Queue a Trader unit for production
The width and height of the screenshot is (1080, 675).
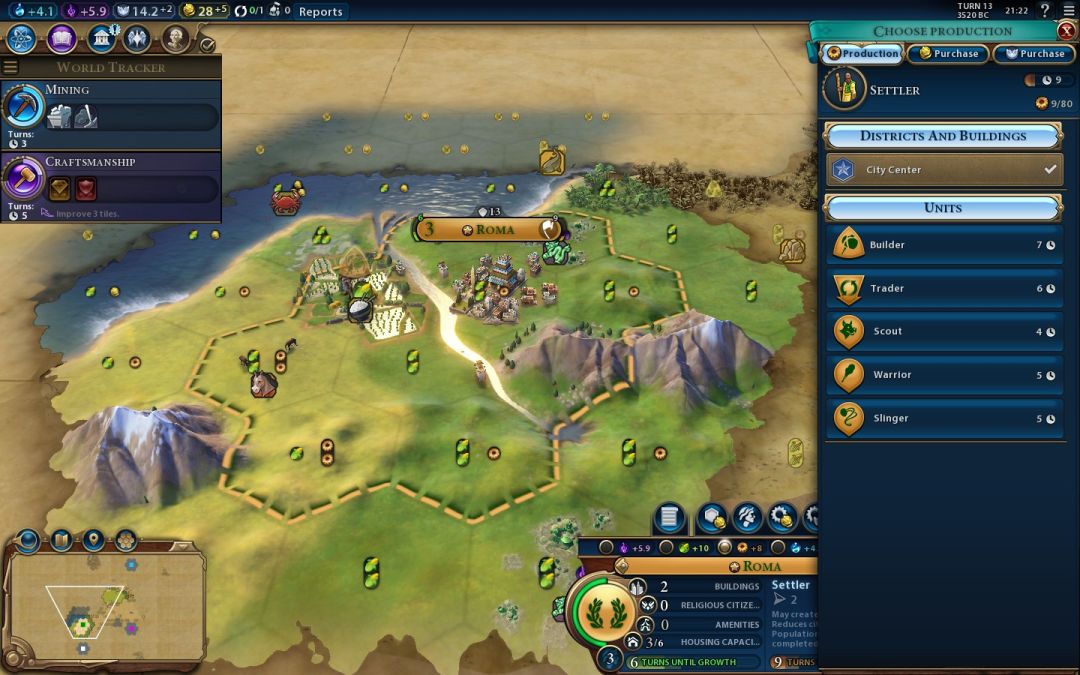coord(943,288)
